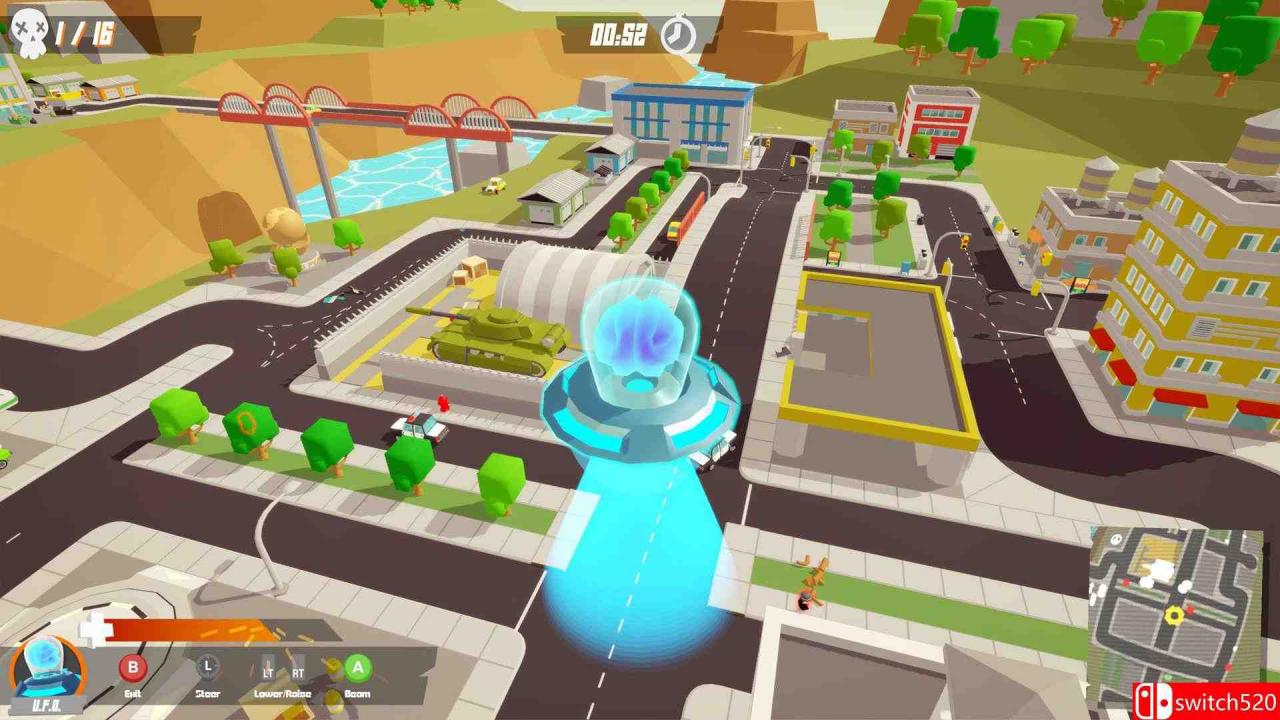This screenshot has width=1280, height=720.
Task: Select the Steer label in the HUD
Action: [x=208, y=693]
